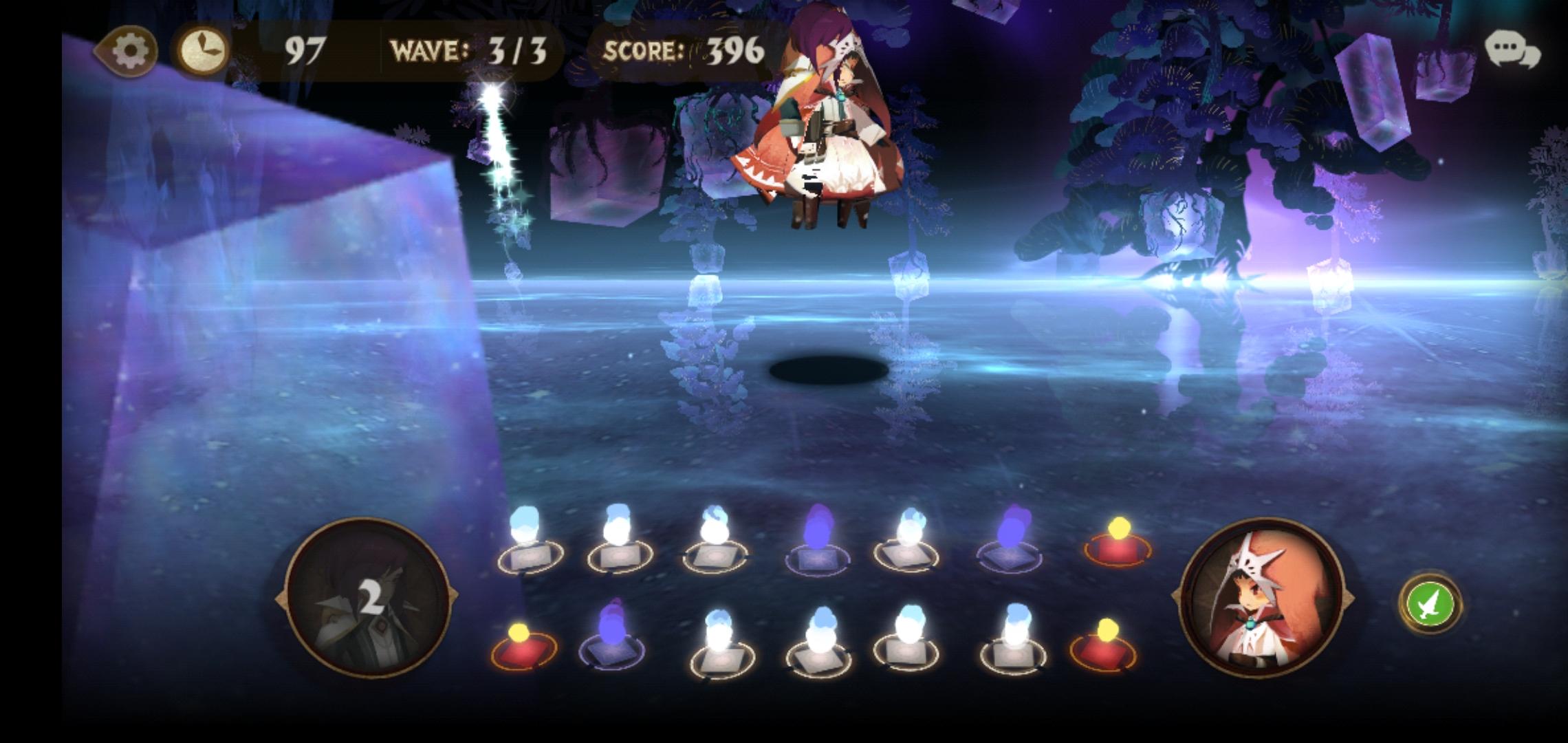Open the settings gear menu
Image resolution: width=1568 pixels, height=743 pixels.
[131, 50]
